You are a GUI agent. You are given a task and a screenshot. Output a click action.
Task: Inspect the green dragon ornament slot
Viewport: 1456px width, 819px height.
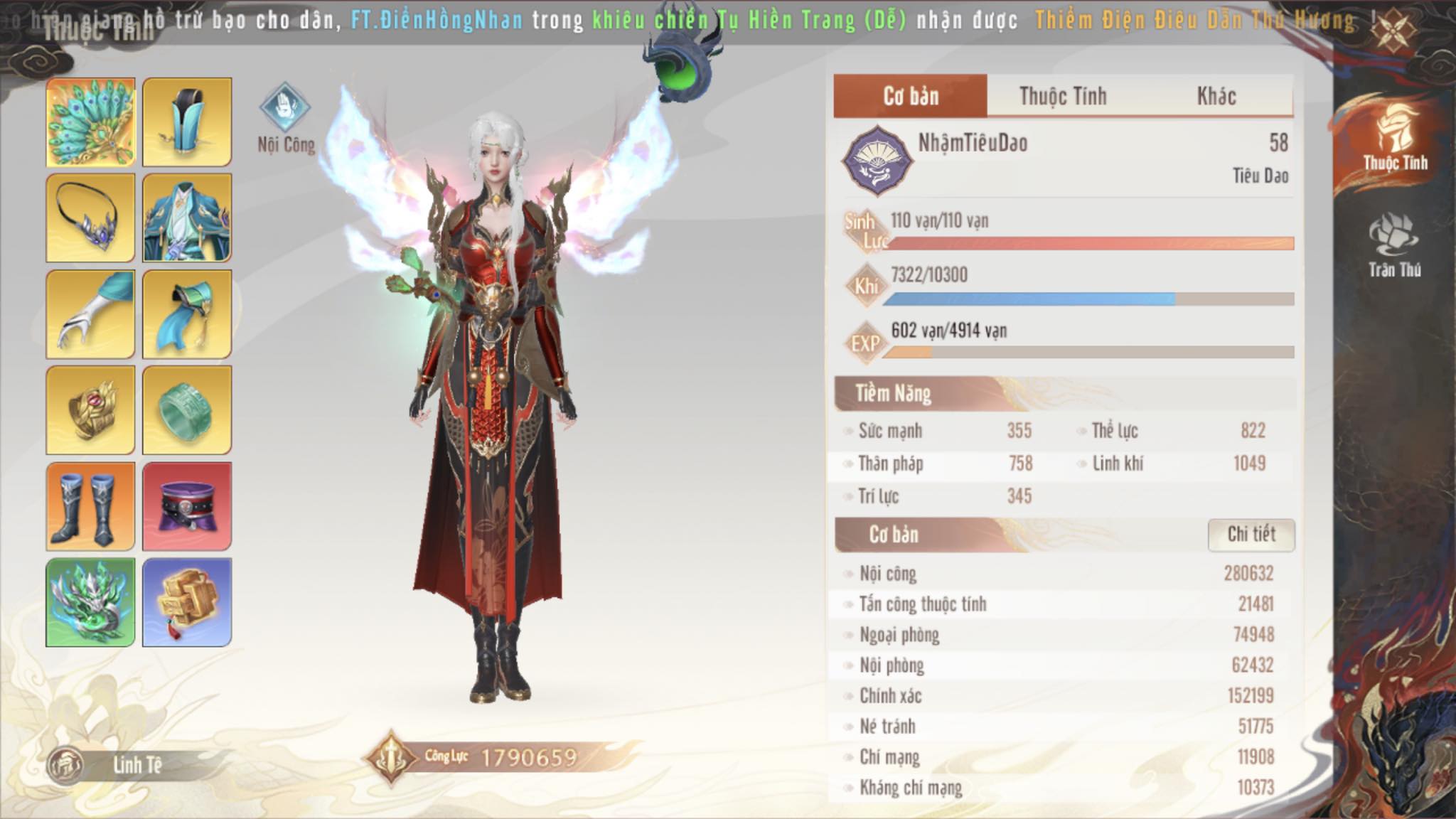[90, 602]
